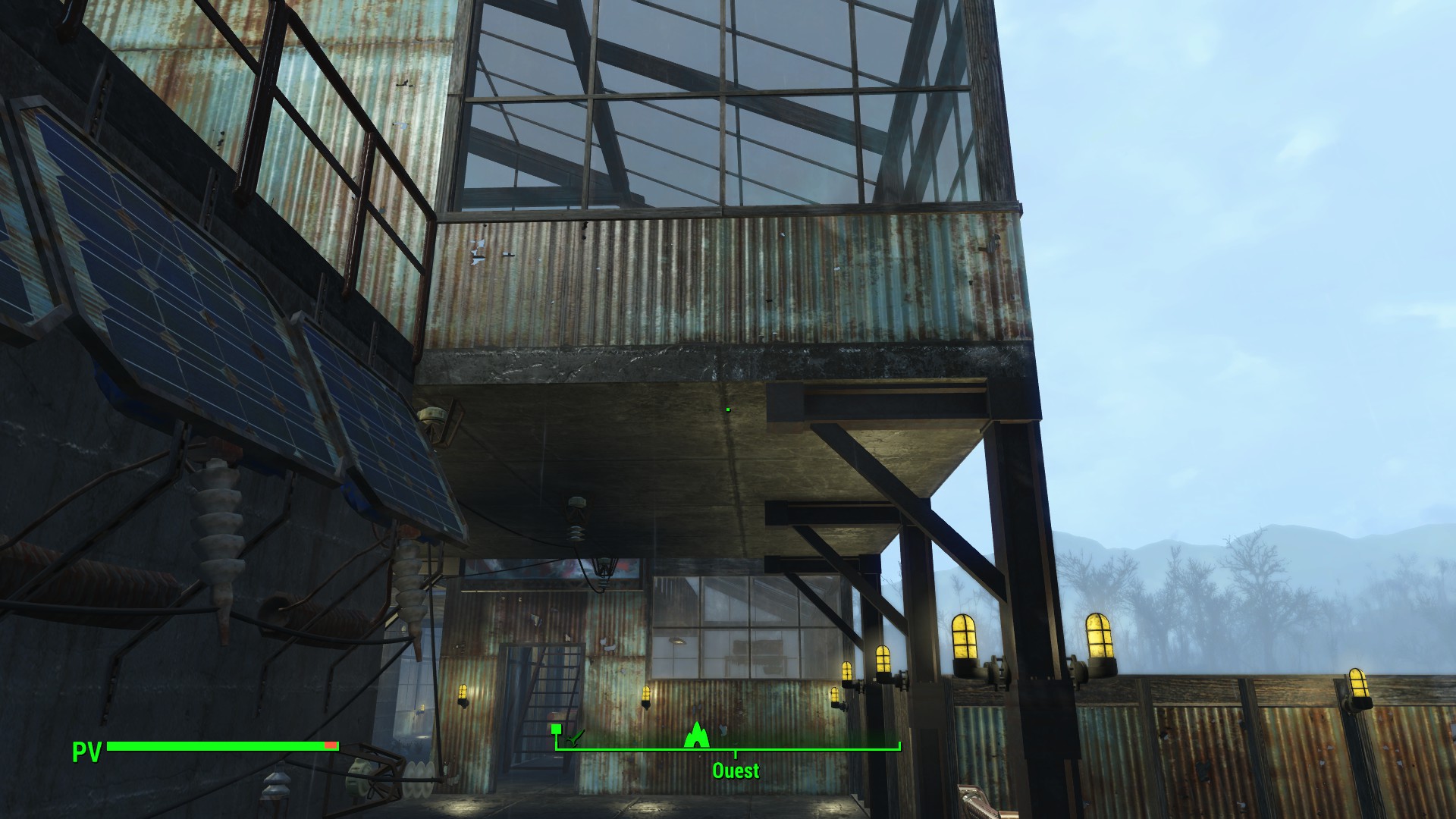
Task: Select the cave location marker on the compass
Action: [695, 735]
